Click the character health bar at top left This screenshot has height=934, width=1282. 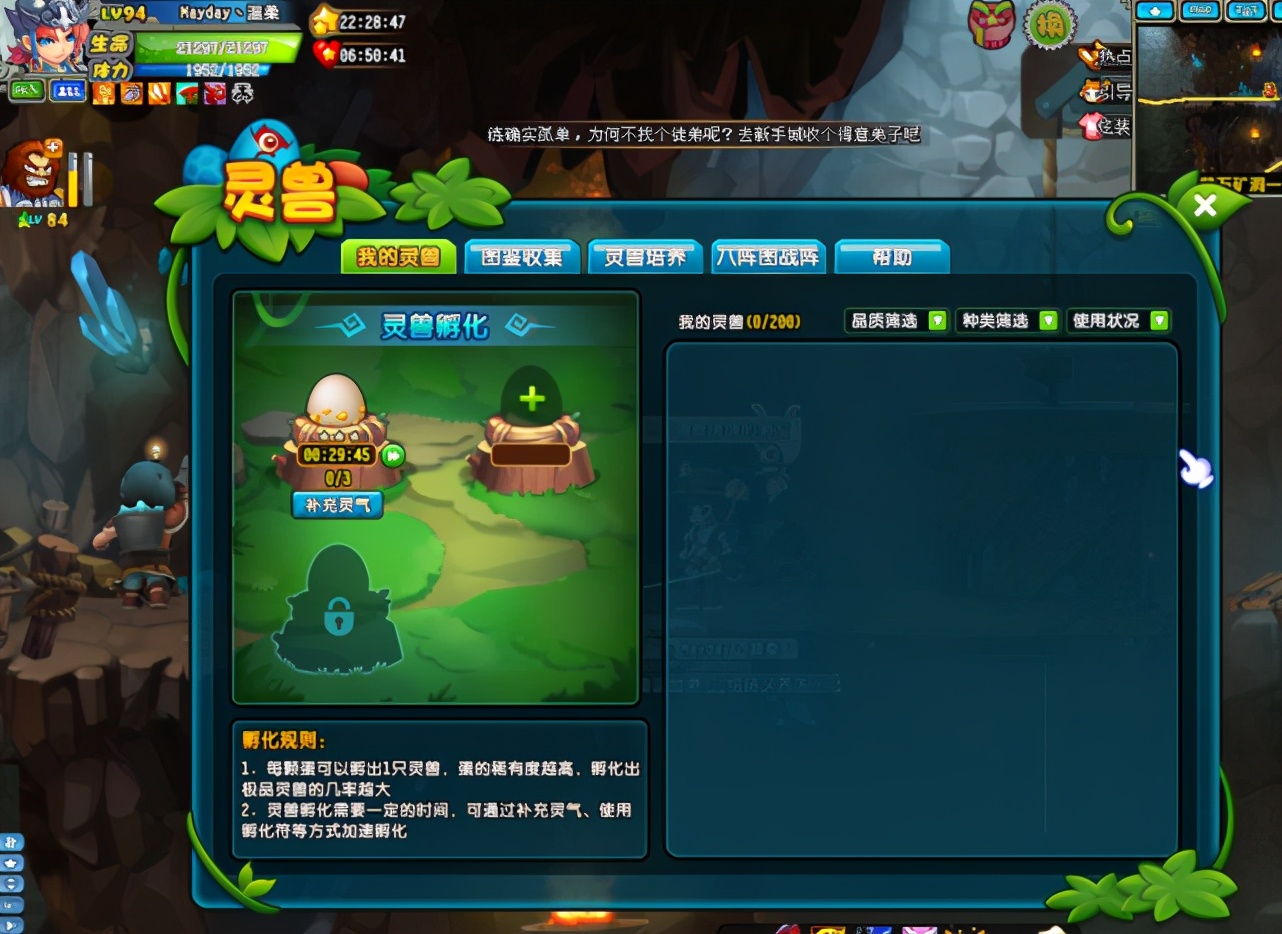click(x=220, y=47)
